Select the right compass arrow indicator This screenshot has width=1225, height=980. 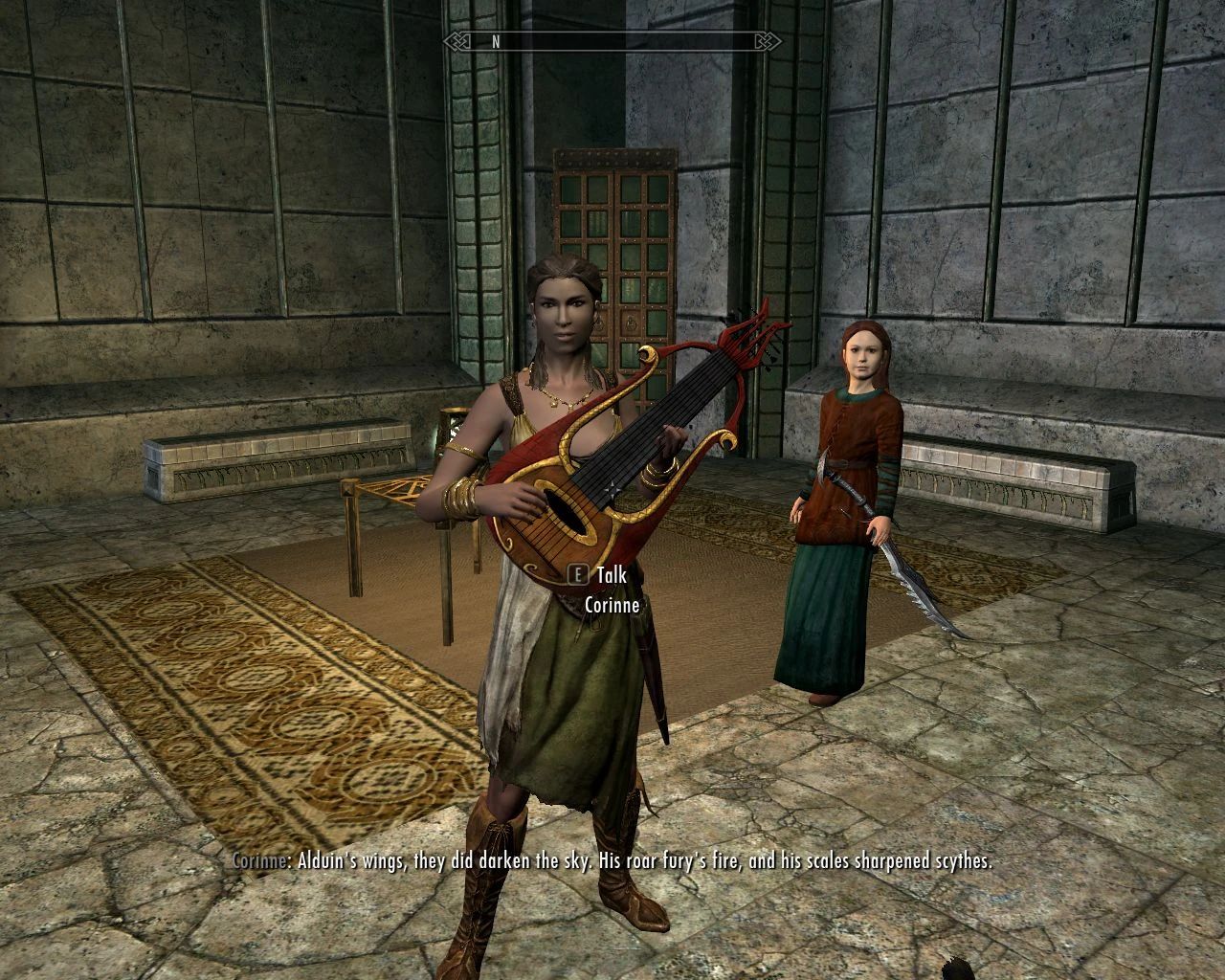tap(766, 42)
